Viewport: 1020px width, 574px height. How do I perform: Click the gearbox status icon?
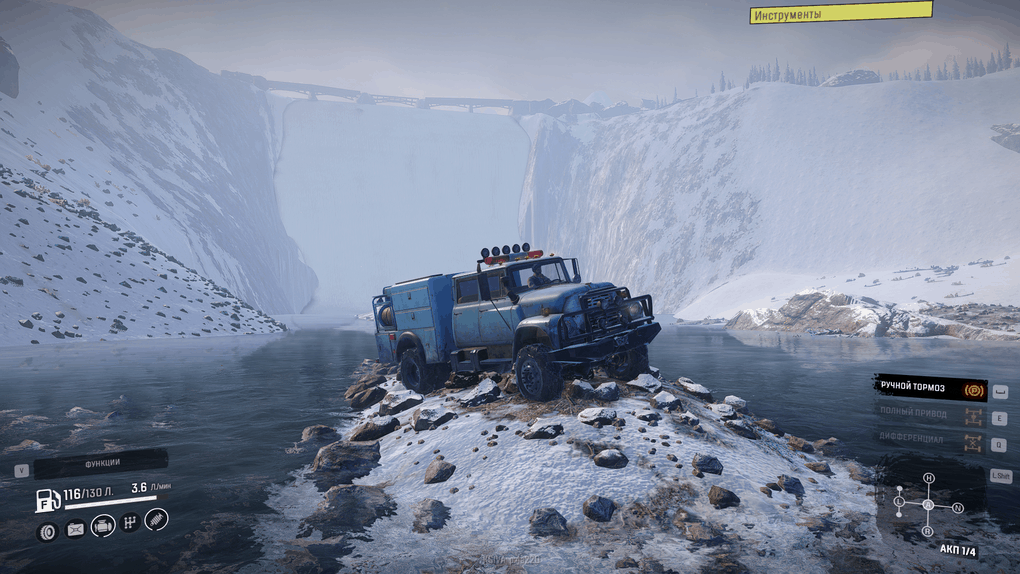coord(130,522)
